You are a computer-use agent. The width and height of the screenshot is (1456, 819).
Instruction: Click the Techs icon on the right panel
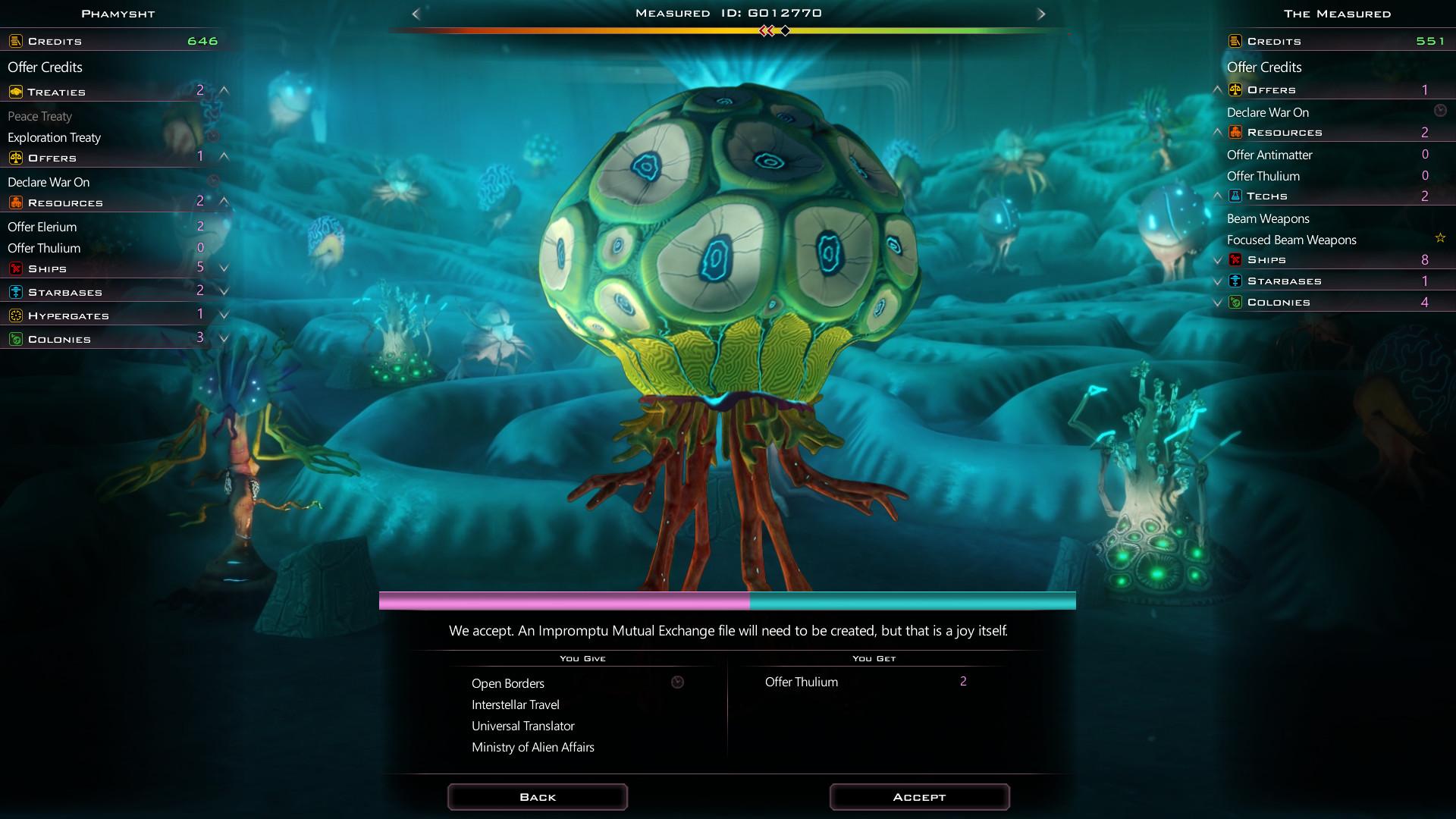click(x=1237, y=196)
